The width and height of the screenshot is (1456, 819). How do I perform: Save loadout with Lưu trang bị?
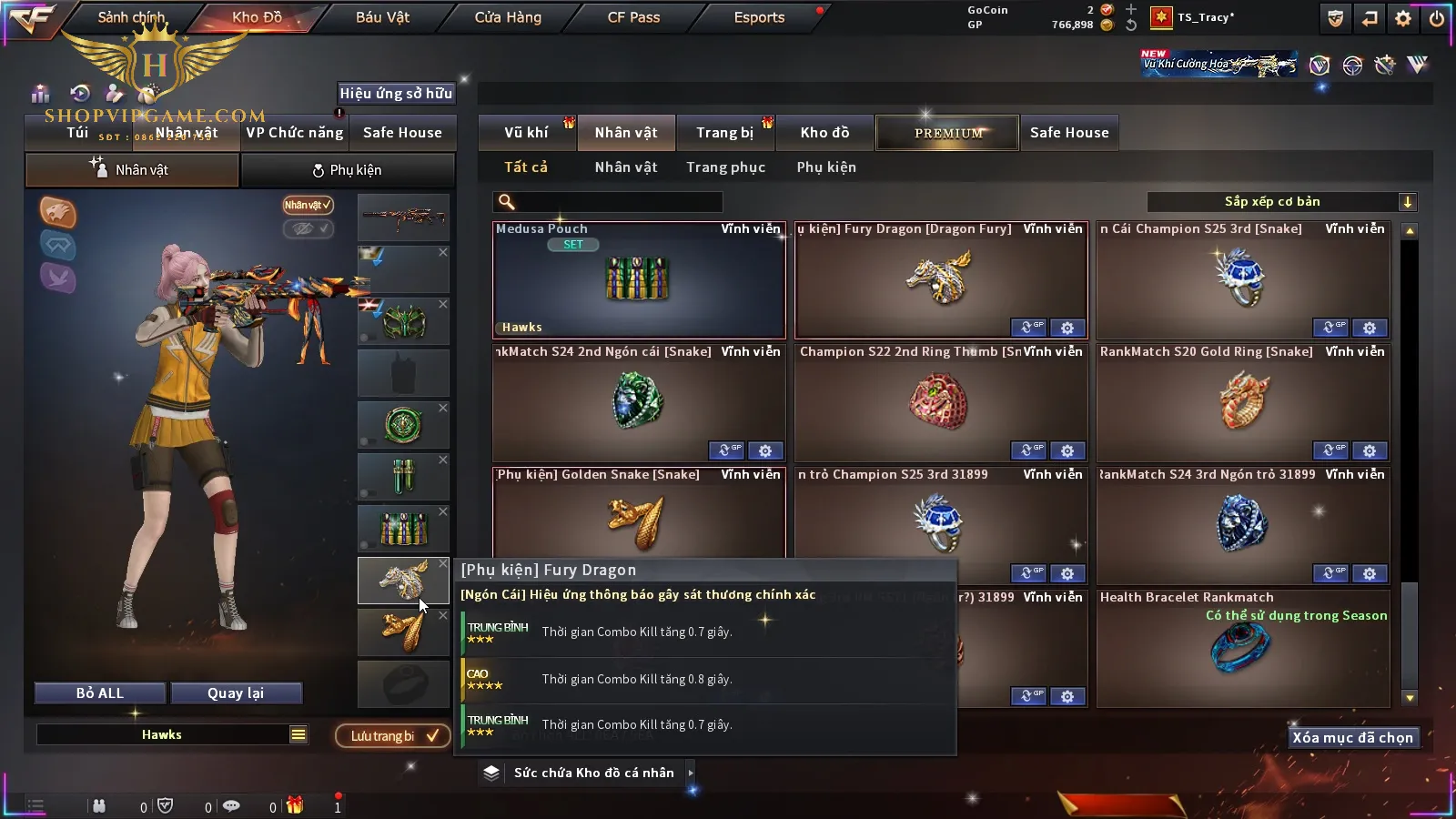point(393,736)
